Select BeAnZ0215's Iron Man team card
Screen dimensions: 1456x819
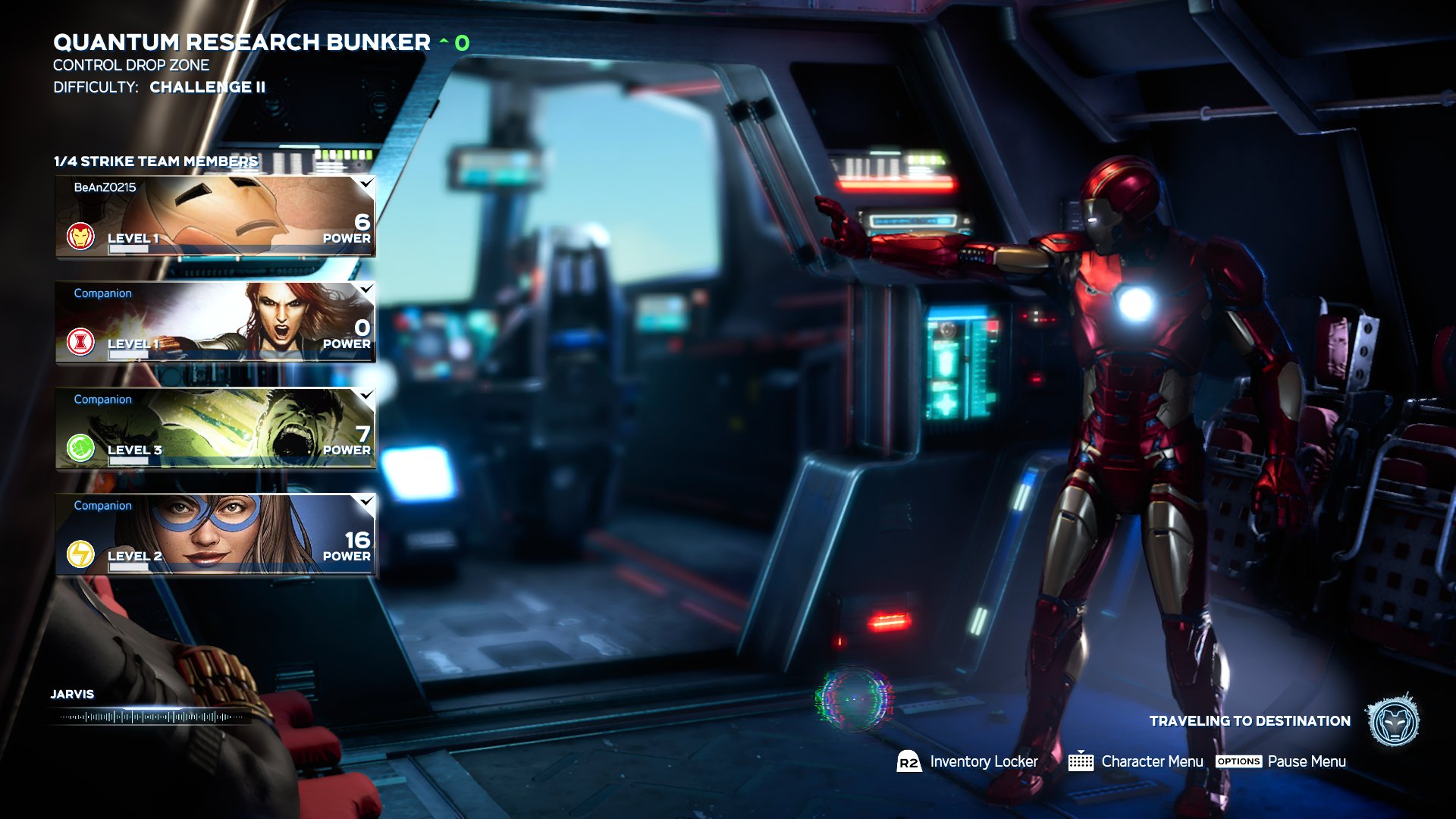point(215,217)
